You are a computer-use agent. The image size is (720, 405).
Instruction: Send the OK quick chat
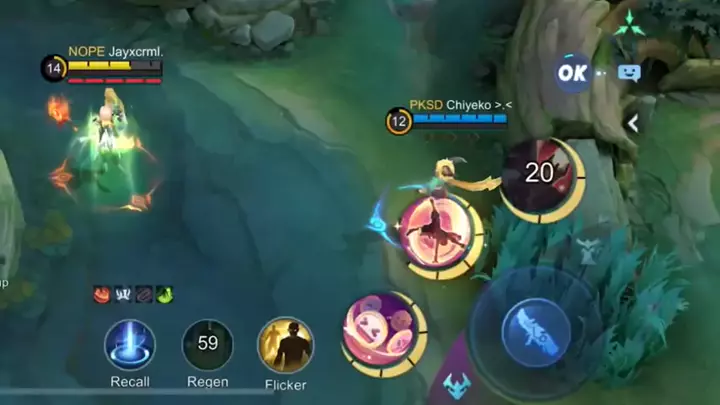click(573, 73)
